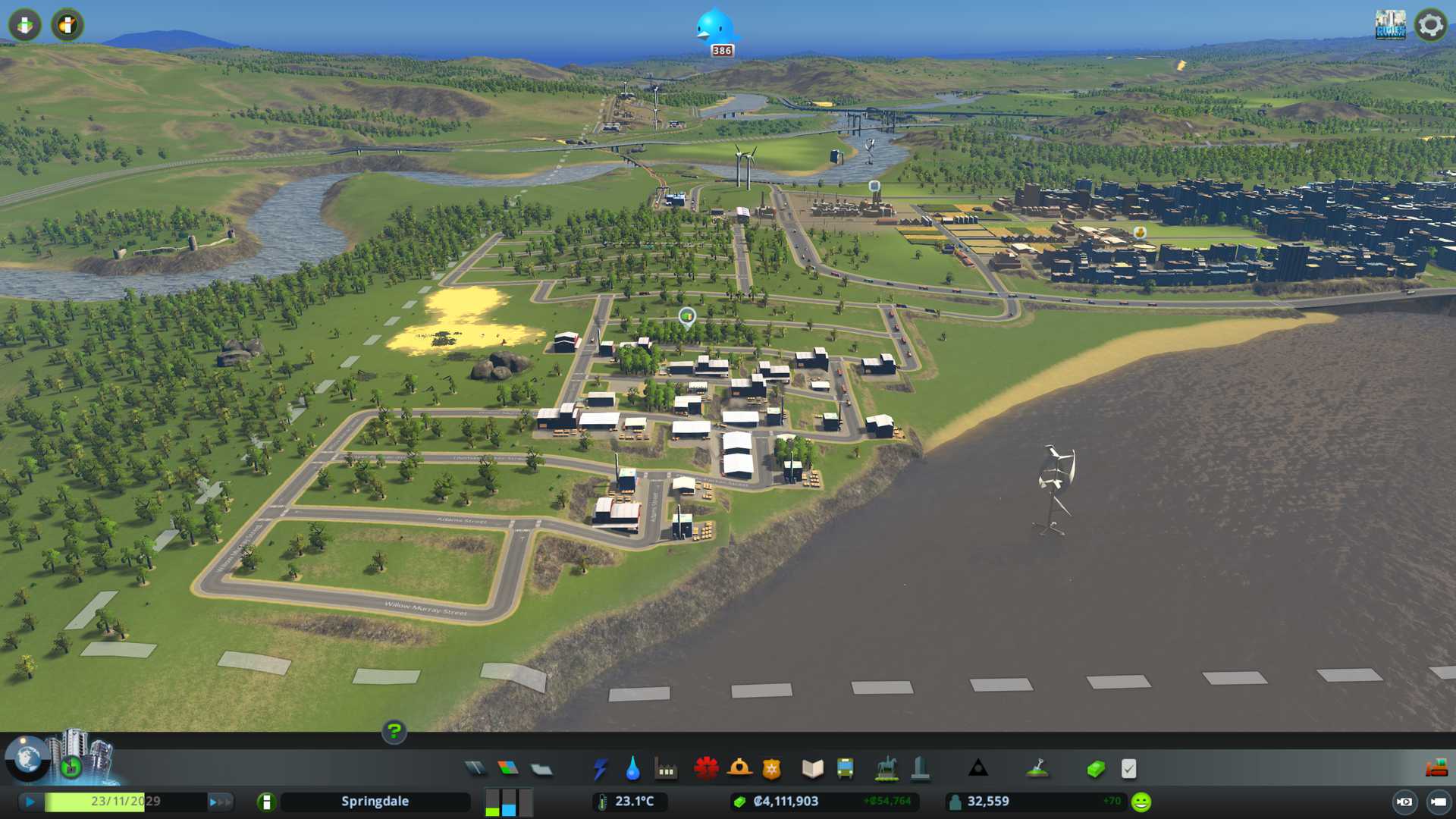Open the Electricity menu with lightning bolt
This screenshot has height=819, width=1456.
point(600,769)
